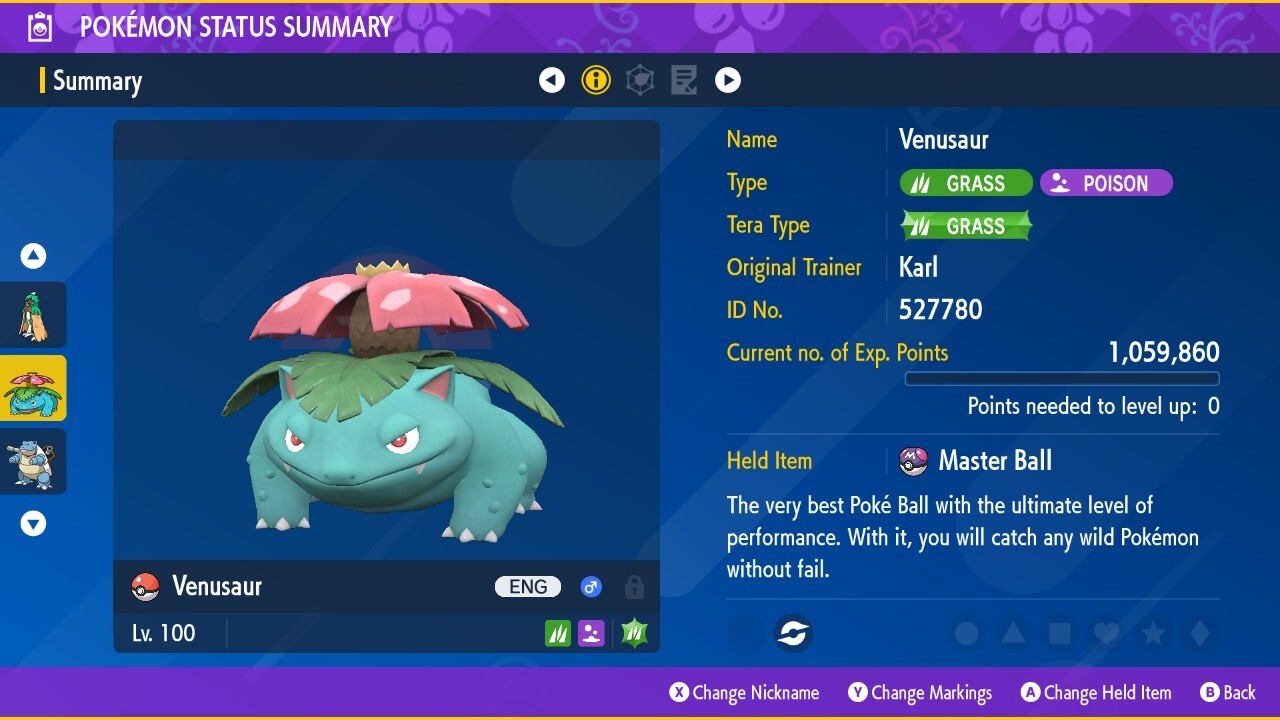The image size is (1280, 720).
Task: Toggle the star marking at the bottom
Action: point(1152,633)
